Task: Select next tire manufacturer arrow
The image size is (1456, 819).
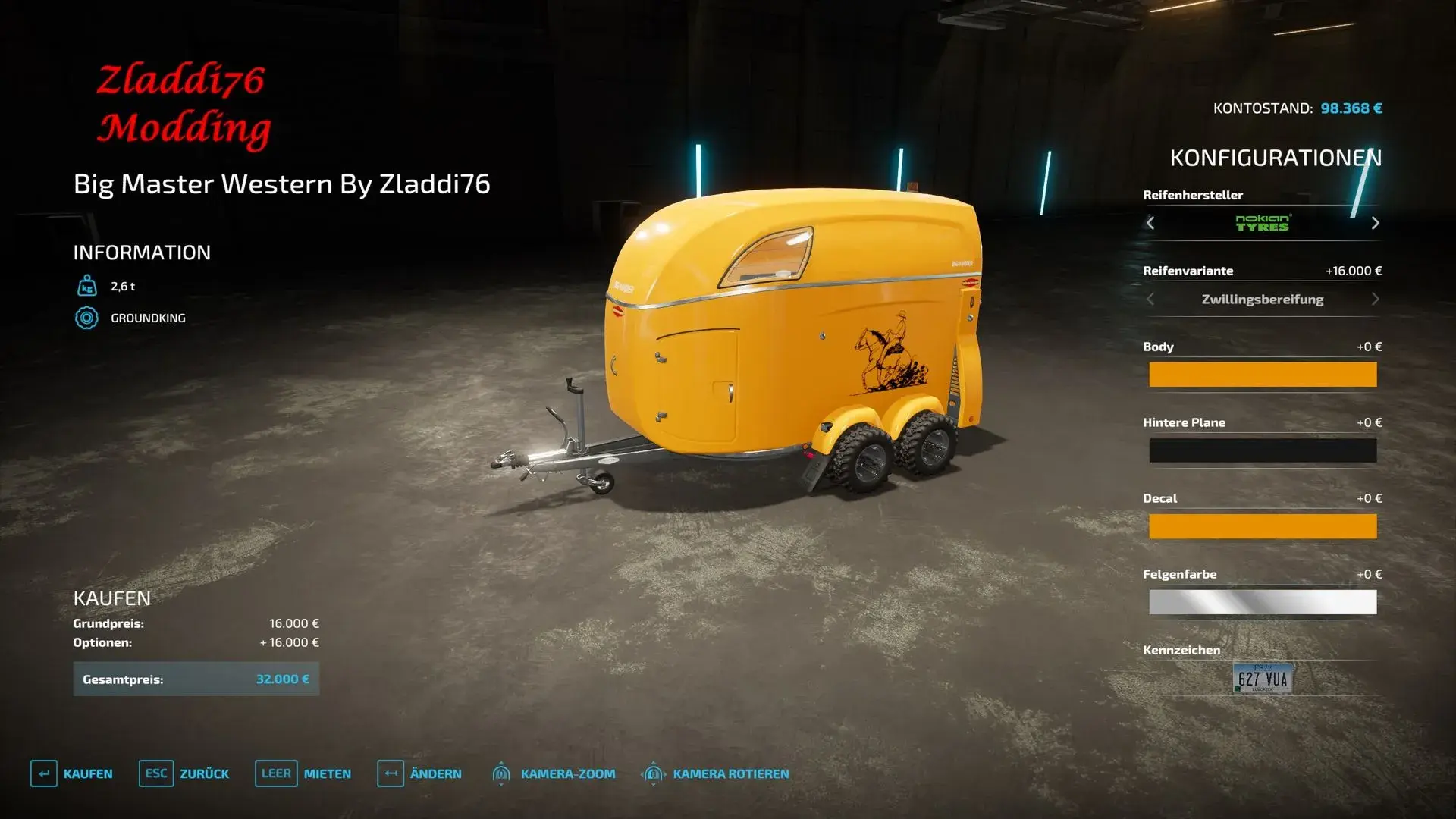Action: 1375,223
